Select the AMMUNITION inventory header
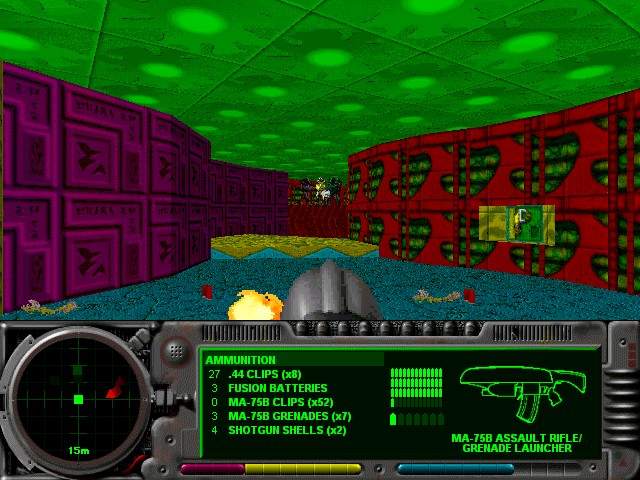The height and width of the screenshot is (480, 640). 242,360
